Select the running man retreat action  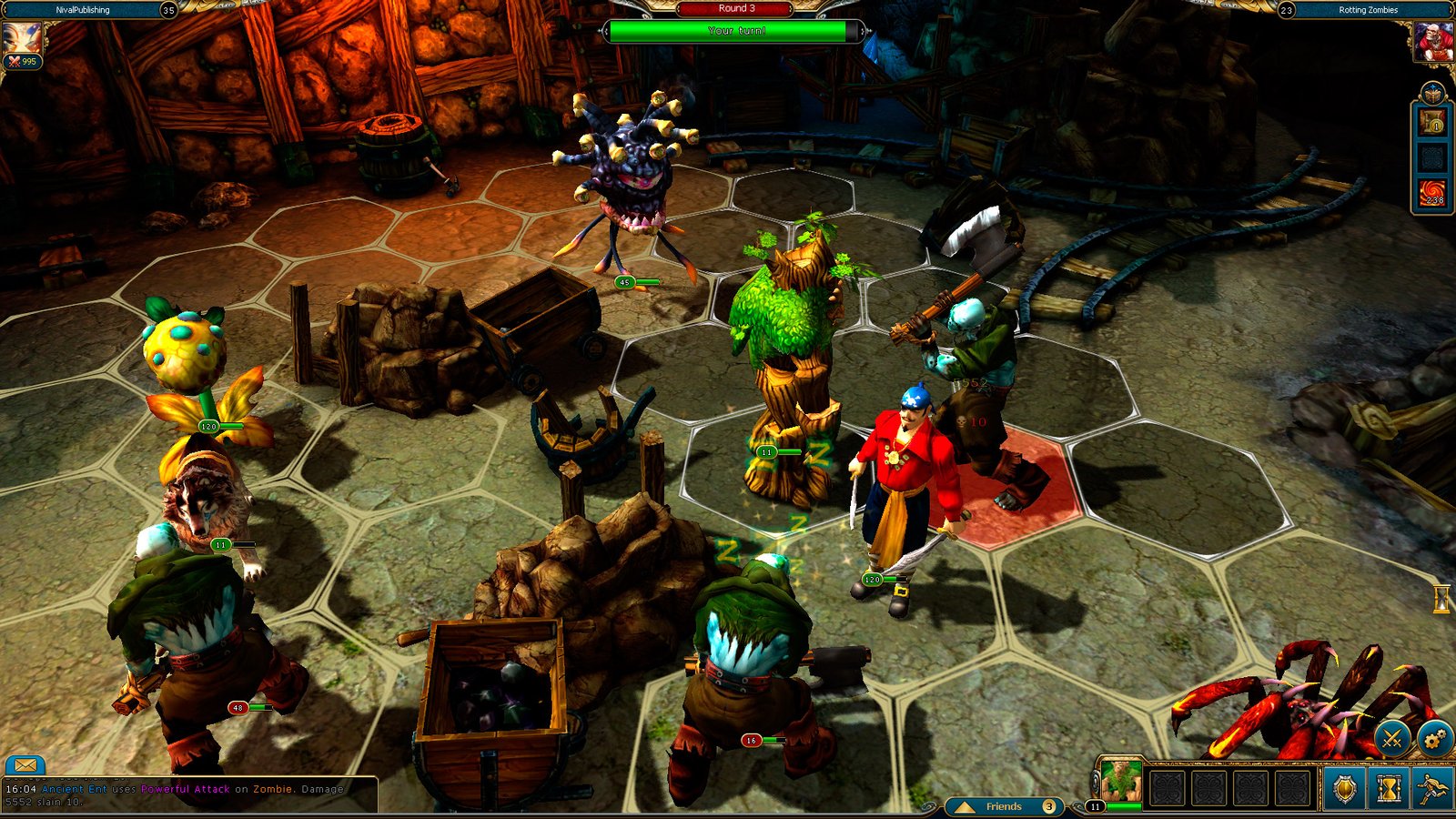tap(1433, 788)
